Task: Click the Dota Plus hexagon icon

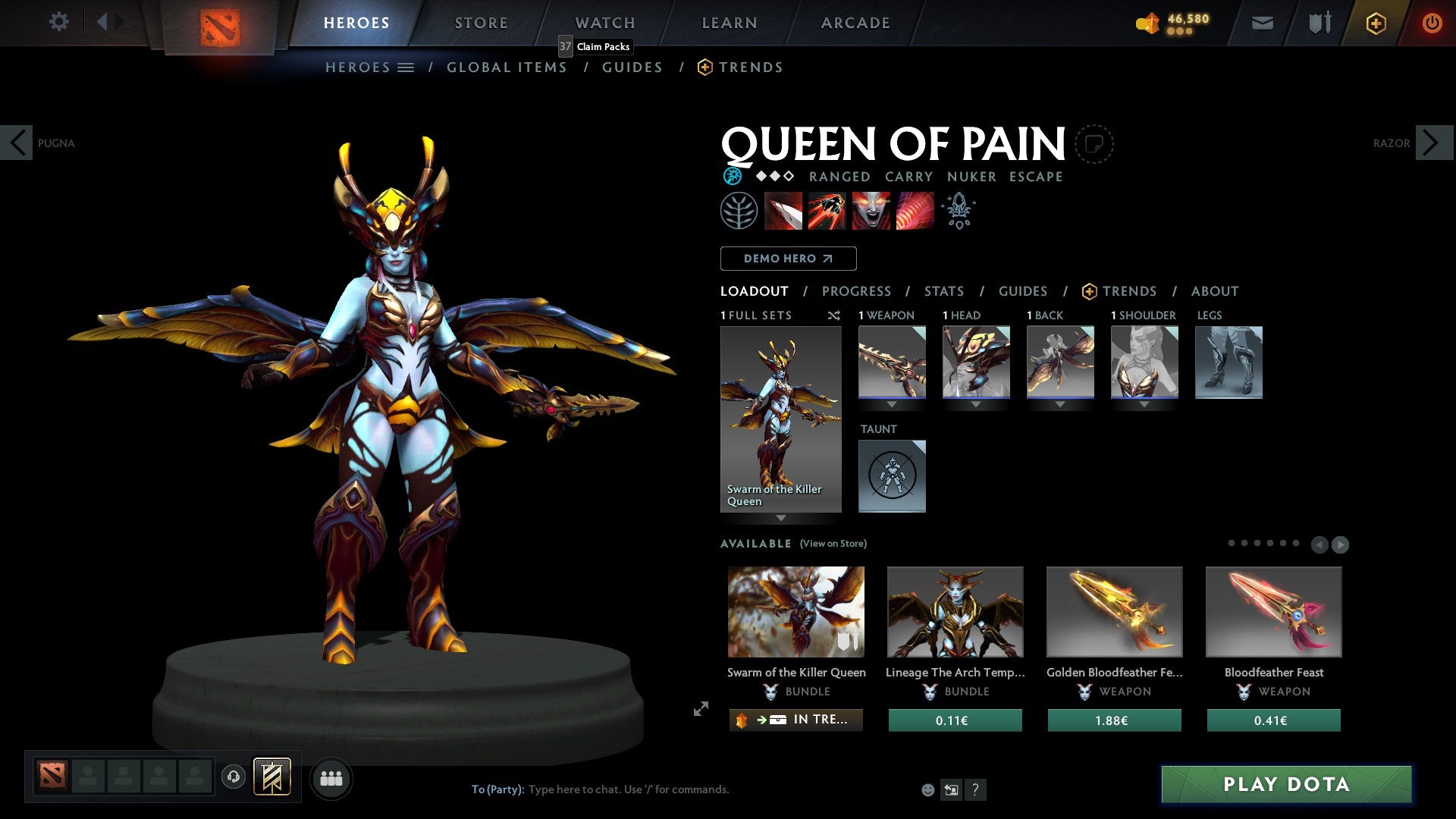Action: coord(1375,23)
